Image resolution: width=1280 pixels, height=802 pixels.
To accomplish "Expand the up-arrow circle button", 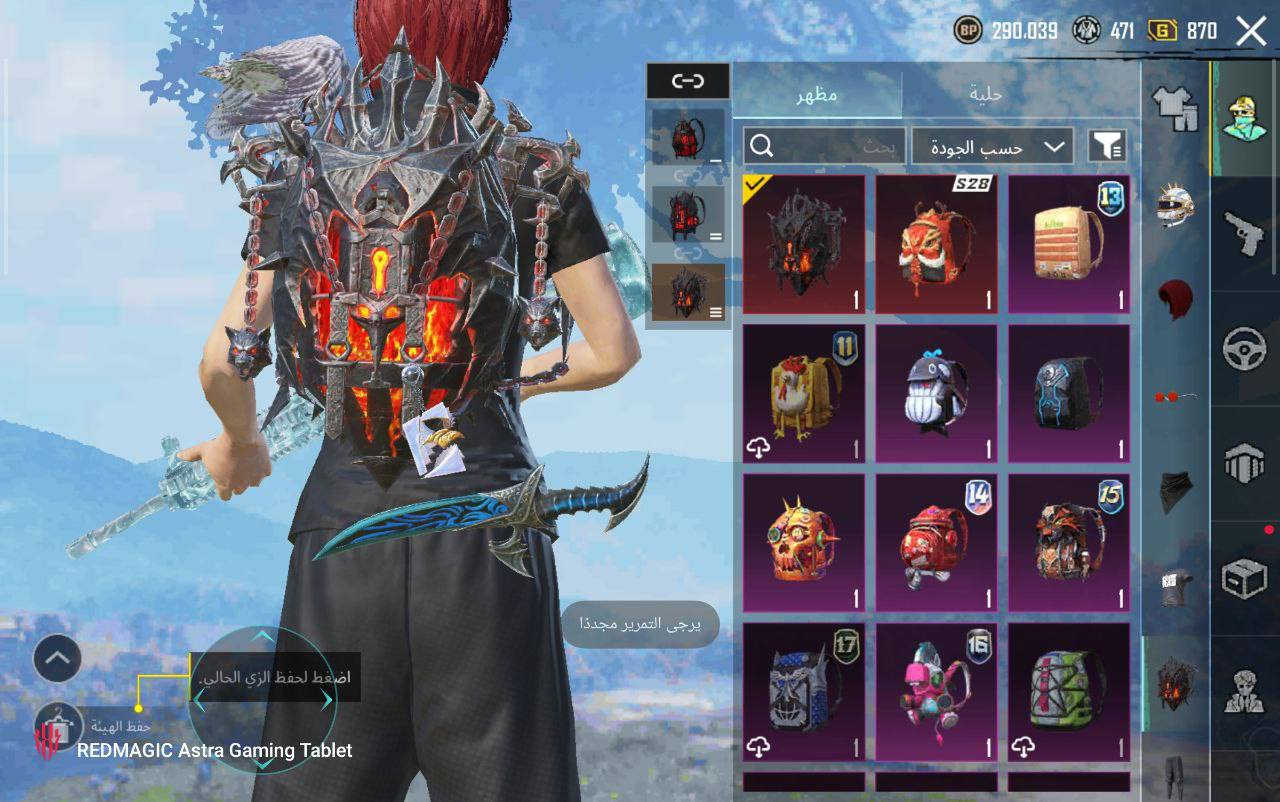I will 57,658.
